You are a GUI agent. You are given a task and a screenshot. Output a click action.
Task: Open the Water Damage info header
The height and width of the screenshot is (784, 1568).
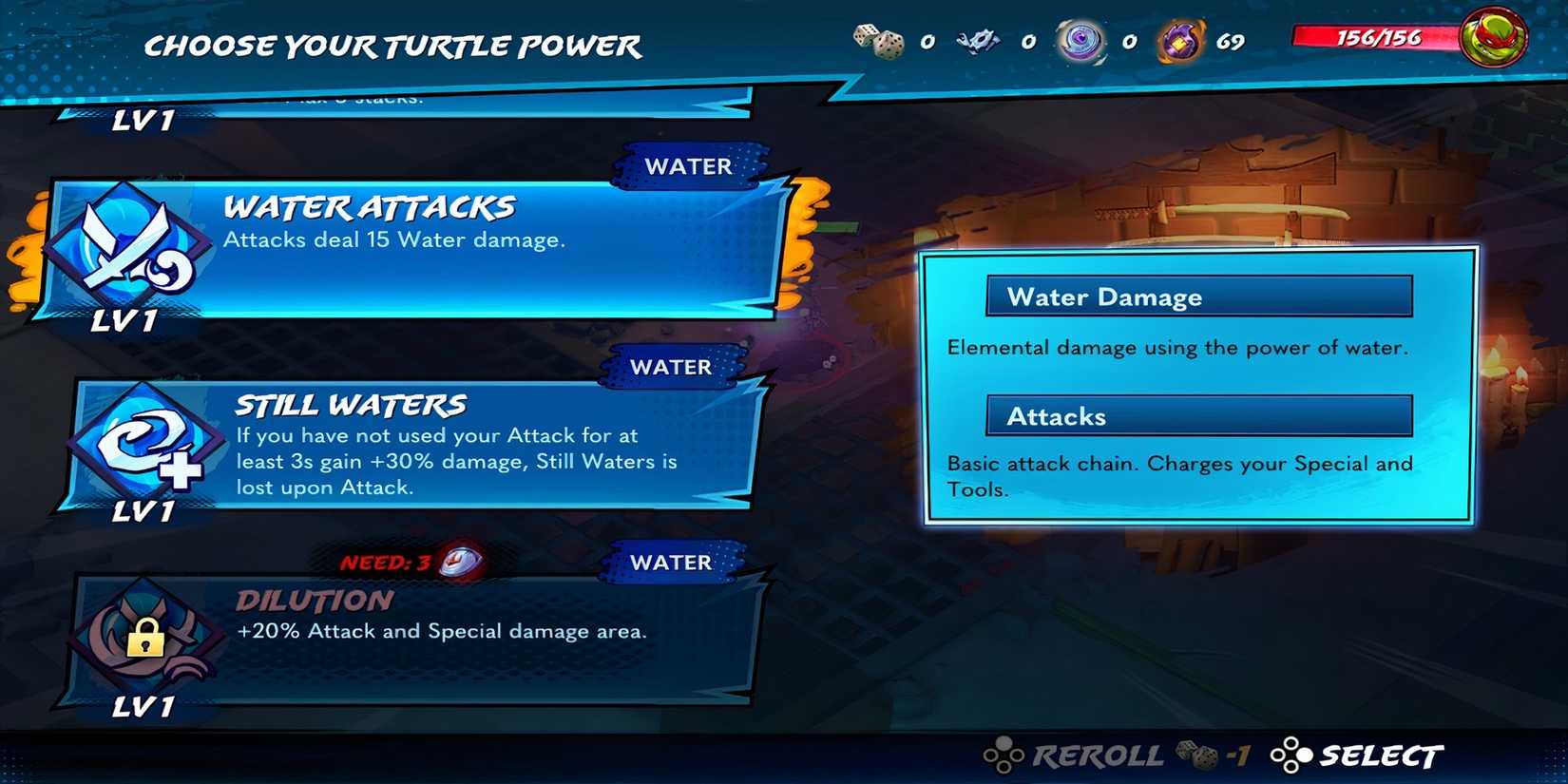(1196, 296)
